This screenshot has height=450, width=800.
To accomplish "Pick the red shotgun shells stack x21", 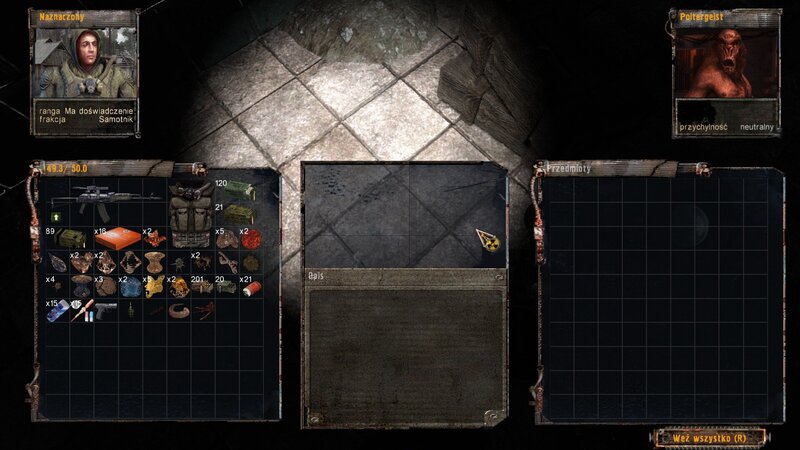I will [254, 287].
